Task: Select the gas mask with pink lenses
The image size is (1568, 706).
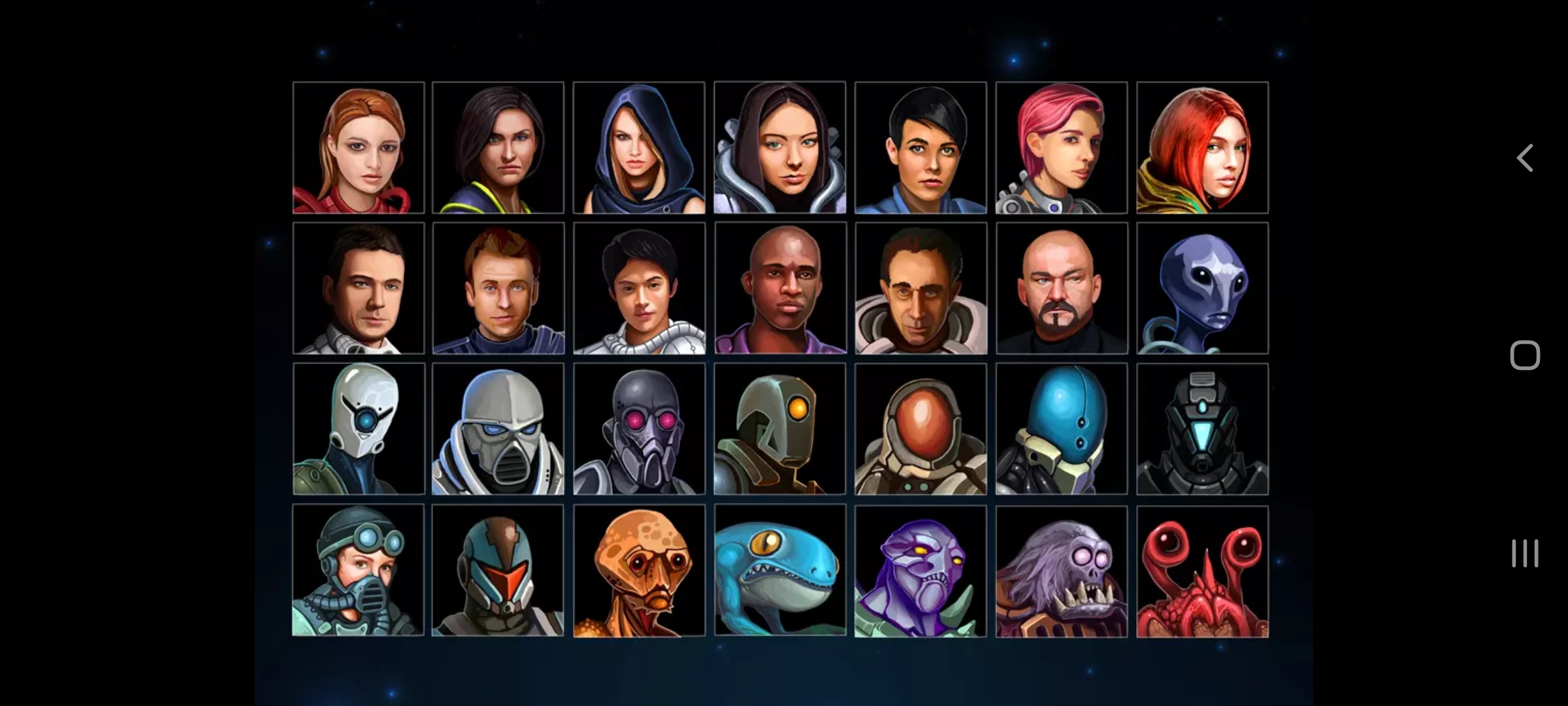Action: (x=639, y=429)
